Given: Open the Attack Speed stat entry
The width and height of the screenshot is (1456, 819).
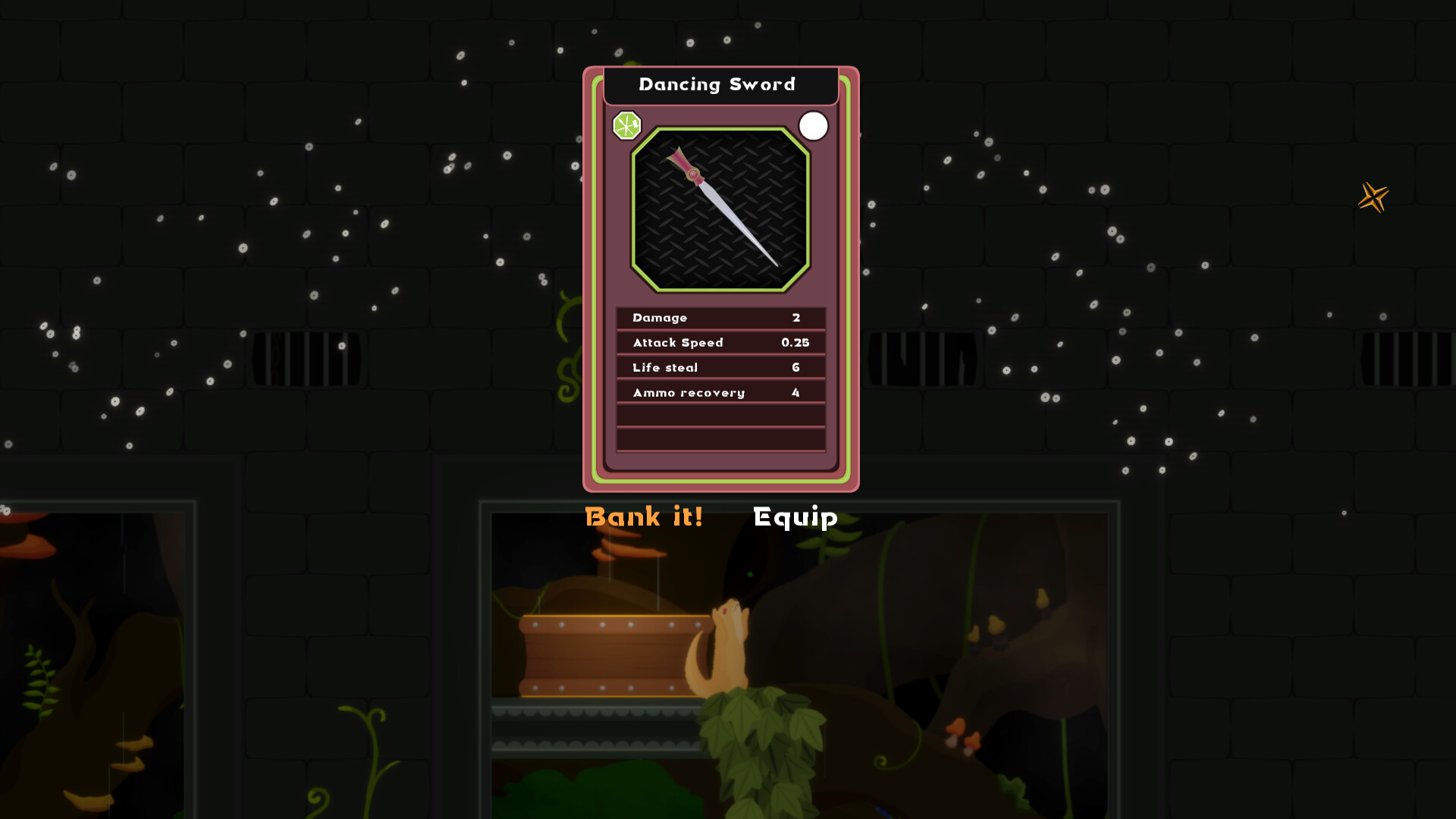Looking at the screenshot, I should coord(720,342).
